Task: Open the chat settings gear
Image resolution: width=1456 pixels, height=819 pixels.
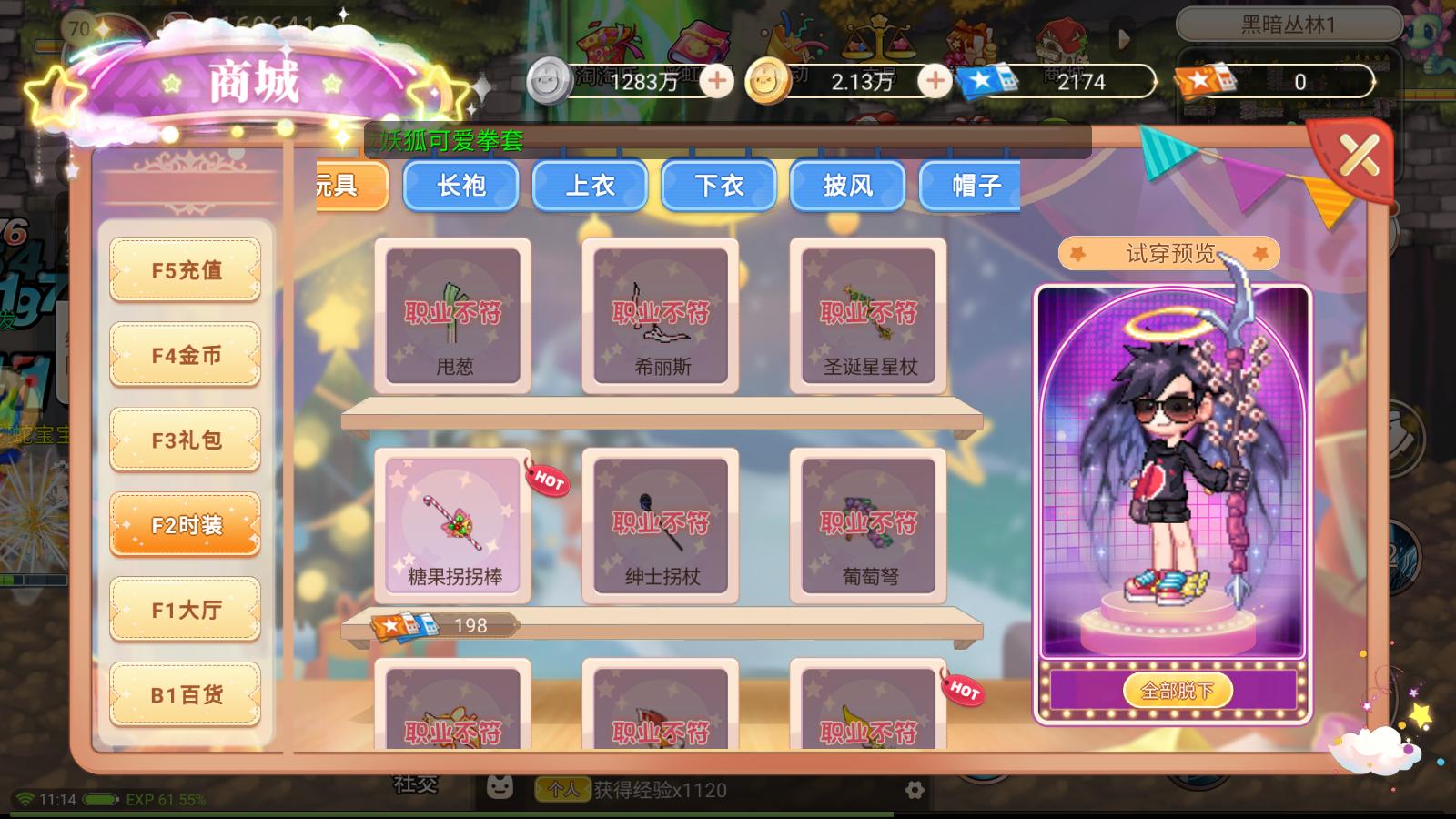Action: [913, 791]
